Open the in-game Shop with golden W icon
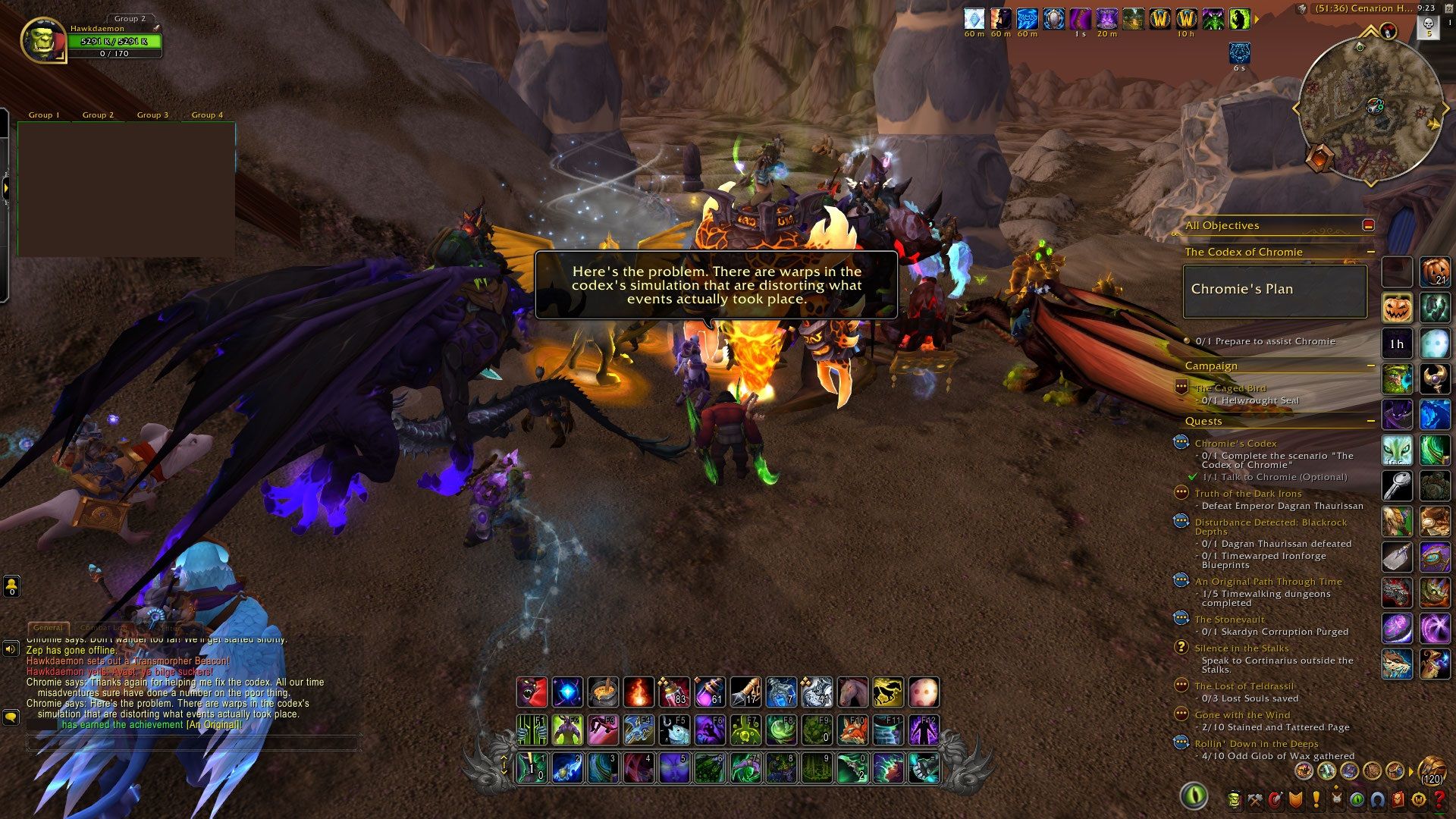This screenshot has height=819, width=1456. point(1418,800)
